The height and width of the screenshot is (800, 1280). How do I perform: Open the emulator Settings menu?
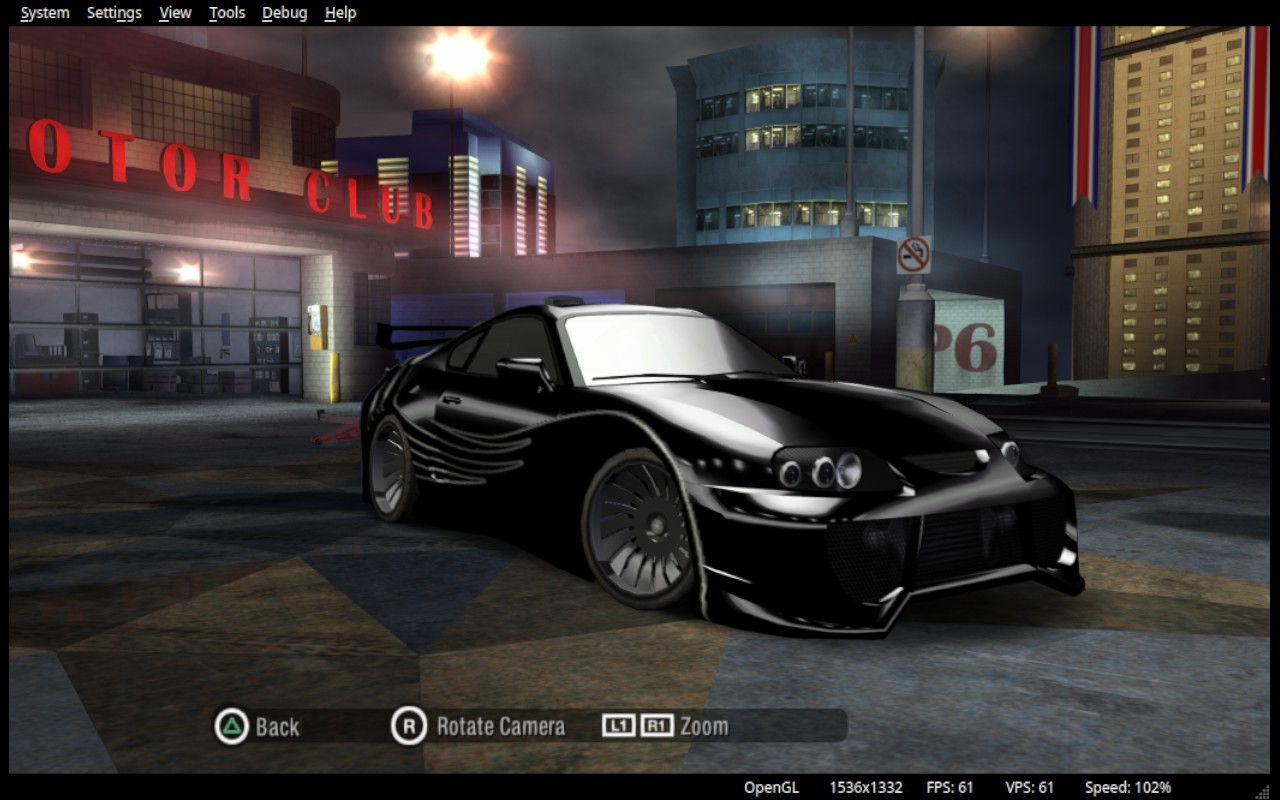pos(114,13)
